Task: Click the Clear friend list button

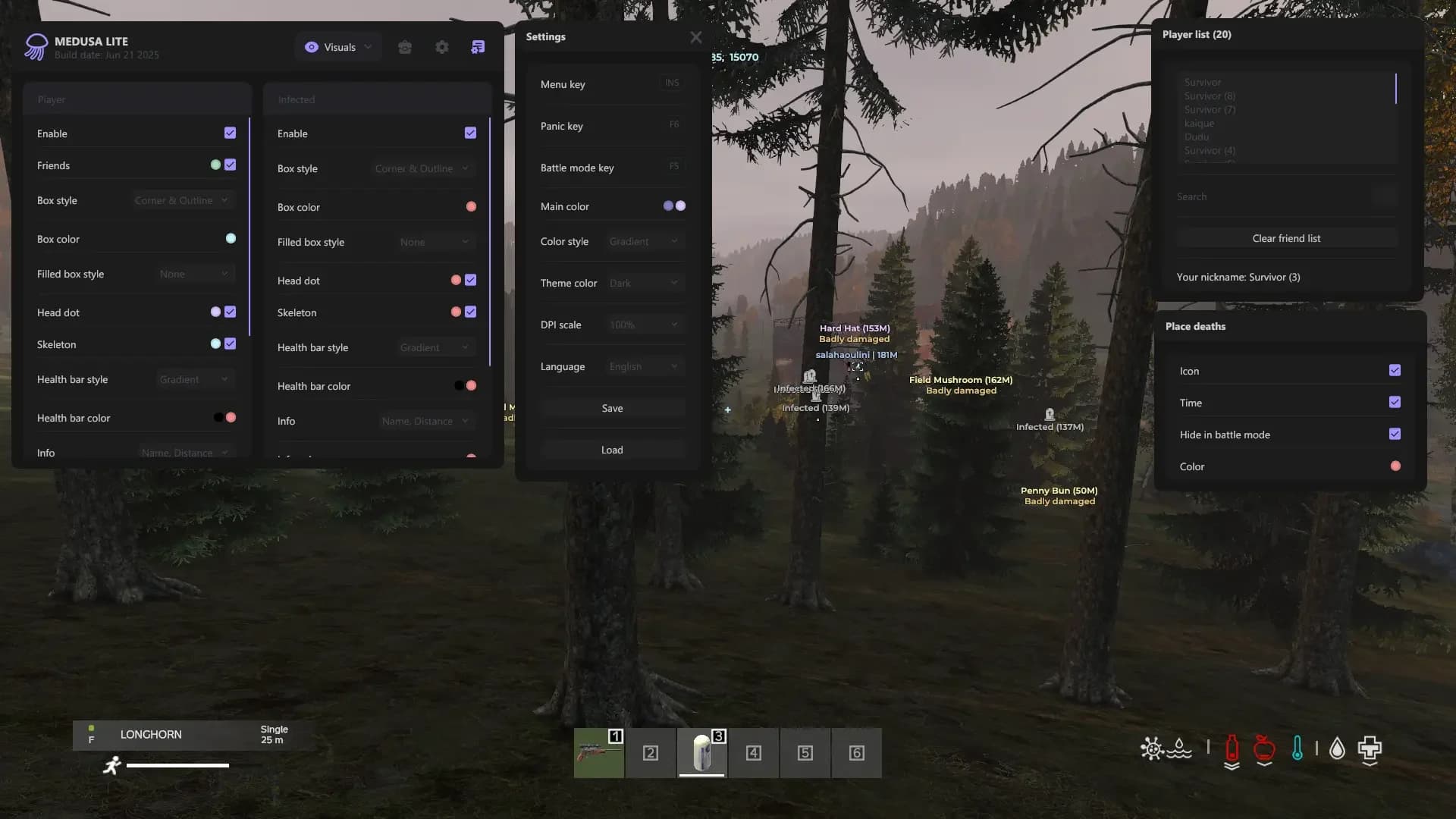Action: [x=1286, y=237]
